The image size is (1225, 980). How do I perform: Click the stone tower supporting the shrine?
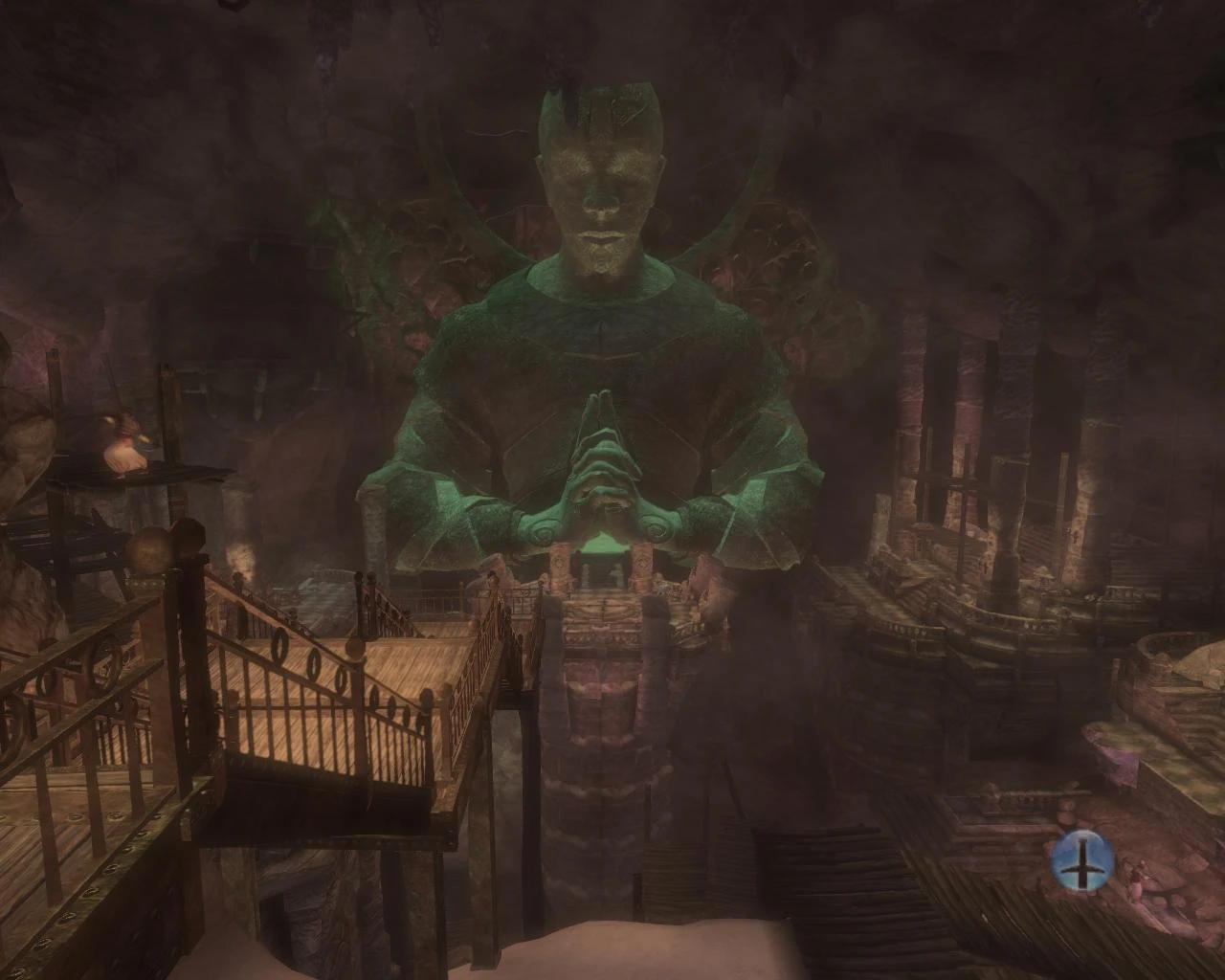click(x=612, y=746)
